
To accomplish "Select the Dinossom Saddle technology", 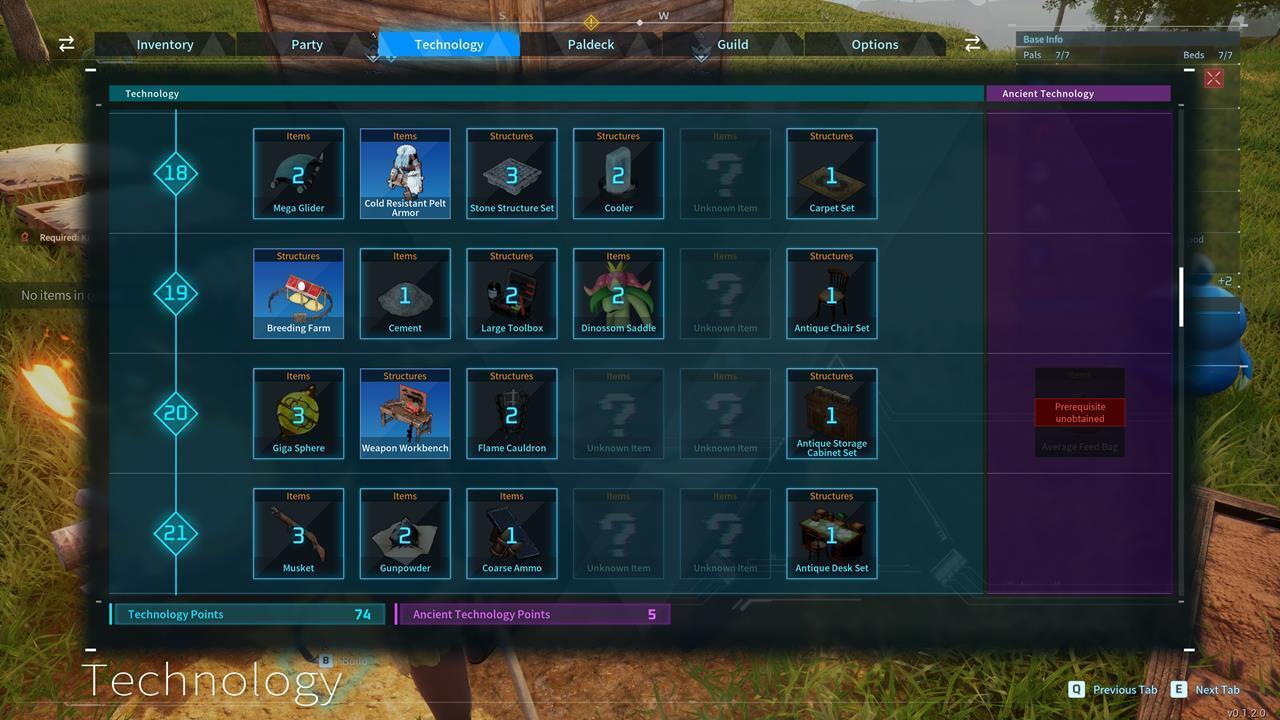I will [x=618, y=293].
